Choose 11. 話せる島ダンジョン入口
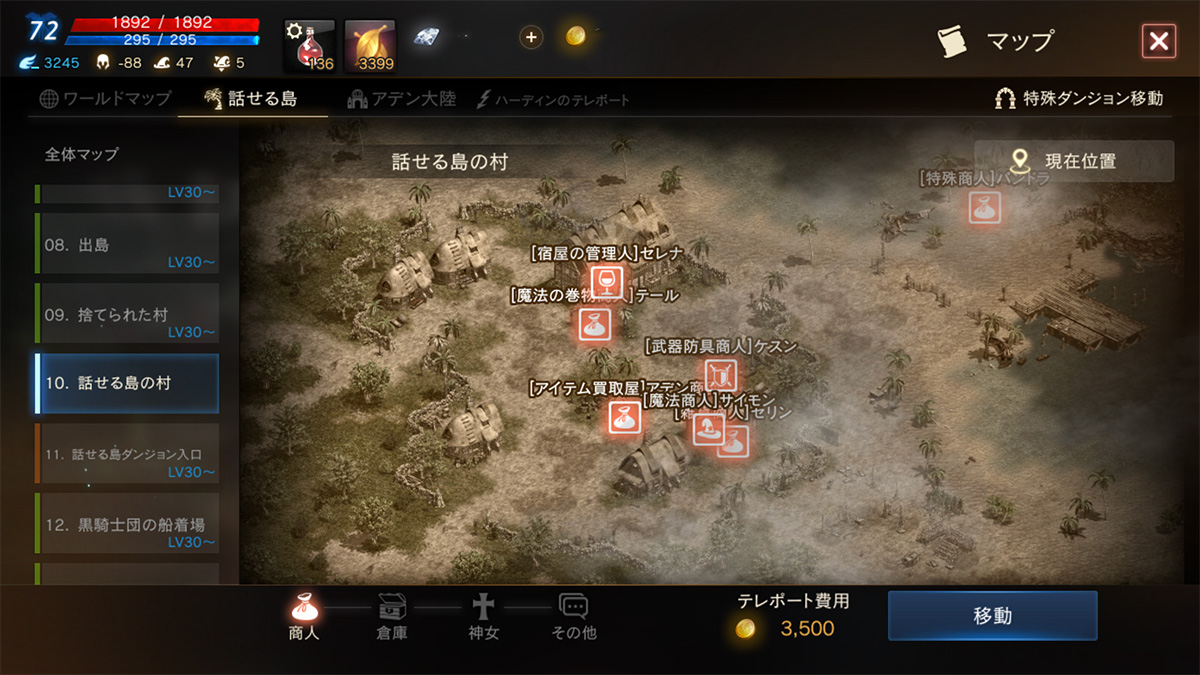1200x675 pixels. click(127, 455)
